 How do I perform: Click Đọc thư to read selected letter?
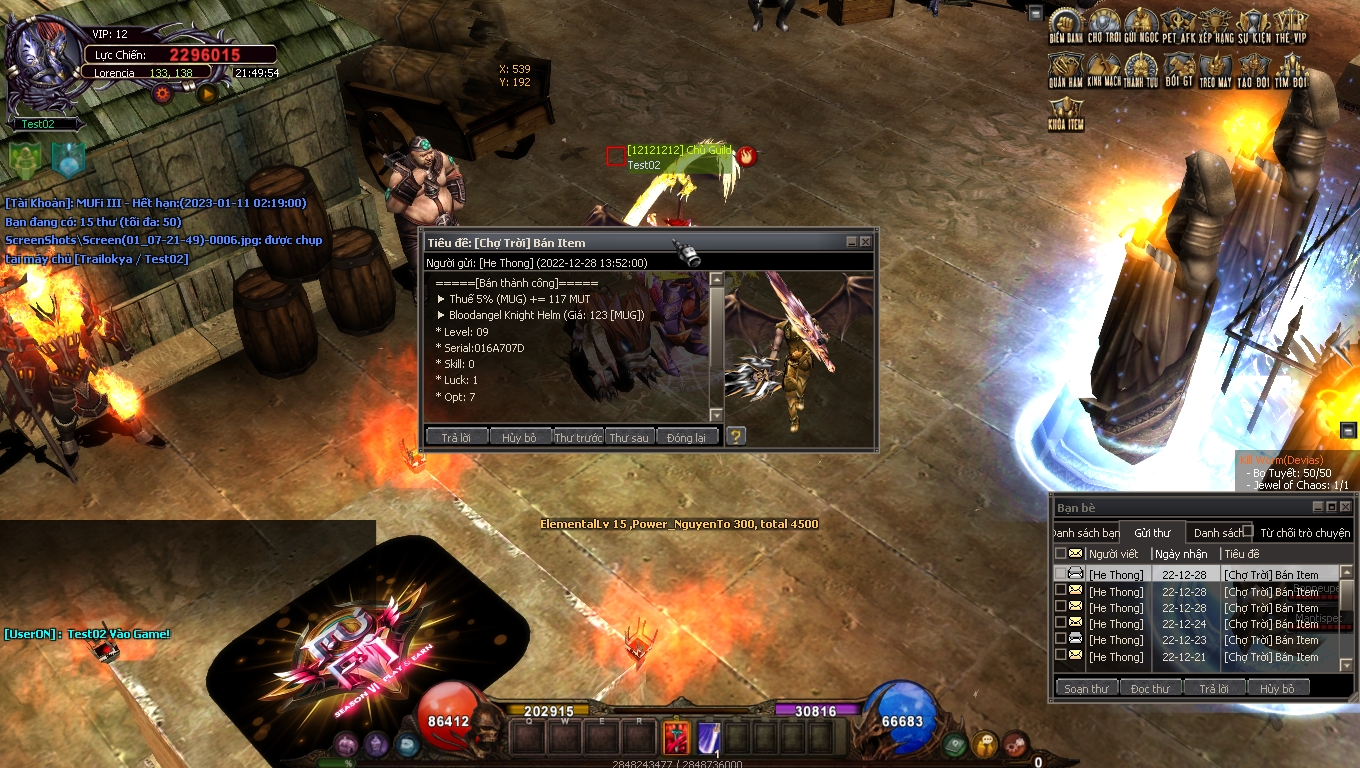click(x=1150, y=688)
